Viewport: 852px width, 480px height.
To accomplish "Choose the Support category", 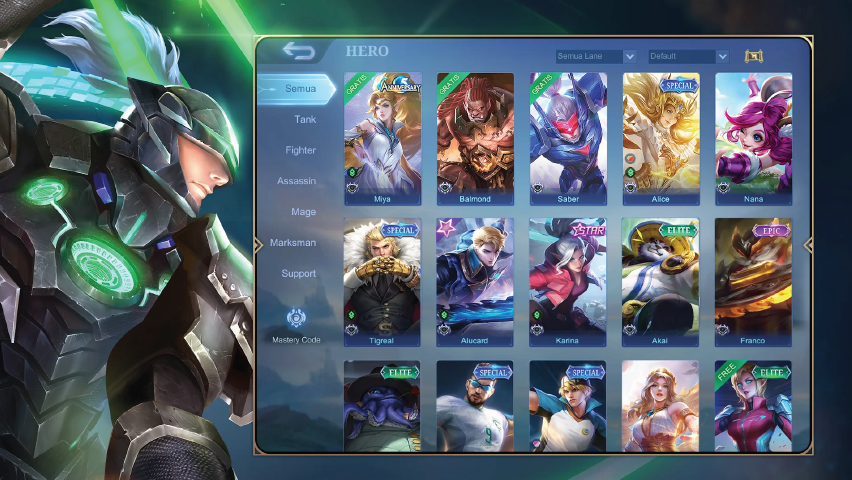I will [x=298, y=274].
